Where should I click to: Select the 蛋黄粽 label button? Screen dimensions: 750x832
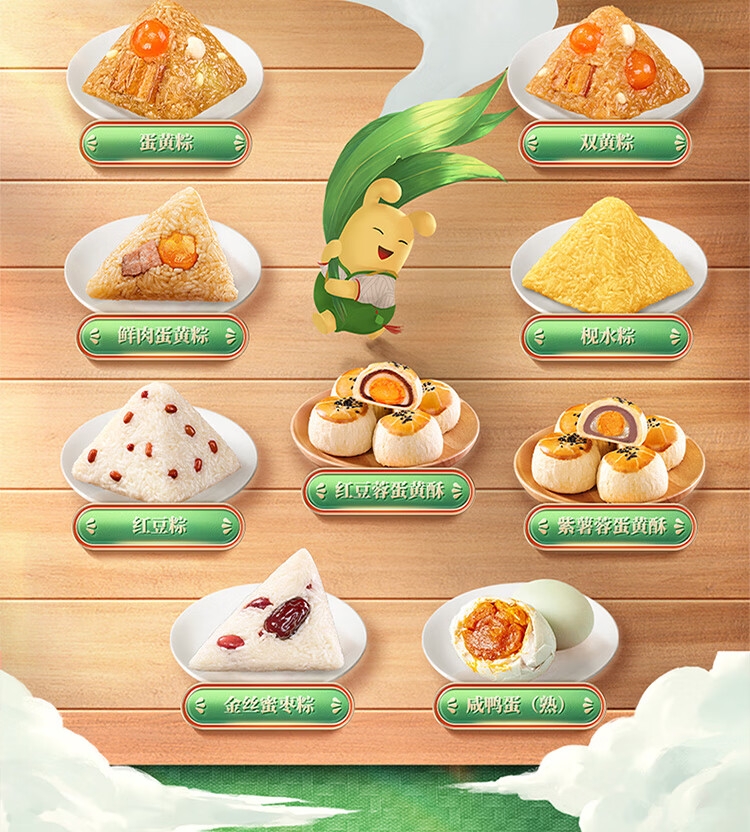(x=165, y=143)
